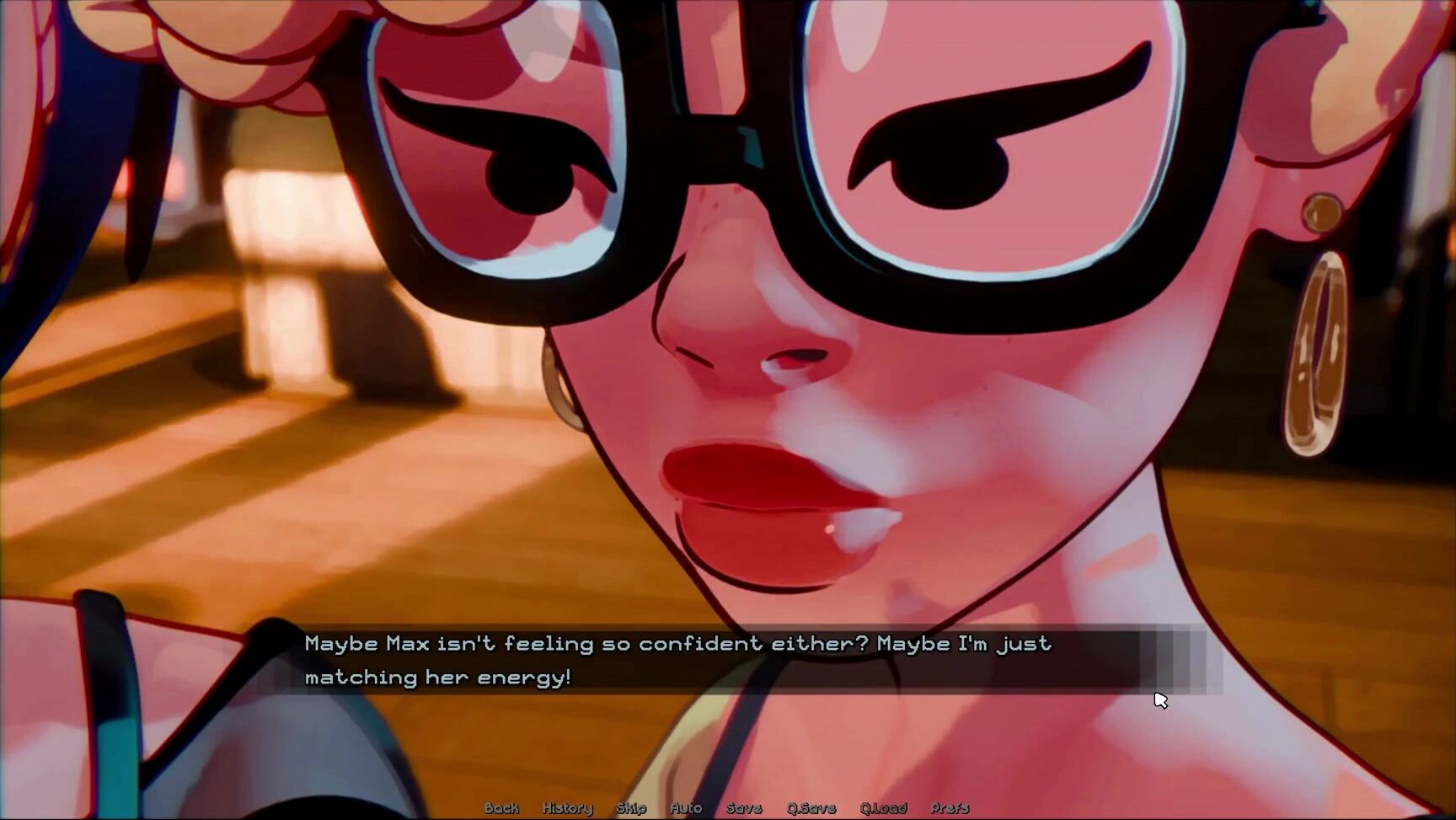This screenshot has height=820, width=1456.
Task: Click the Back button in quick menu
Action: coord(501,808)
